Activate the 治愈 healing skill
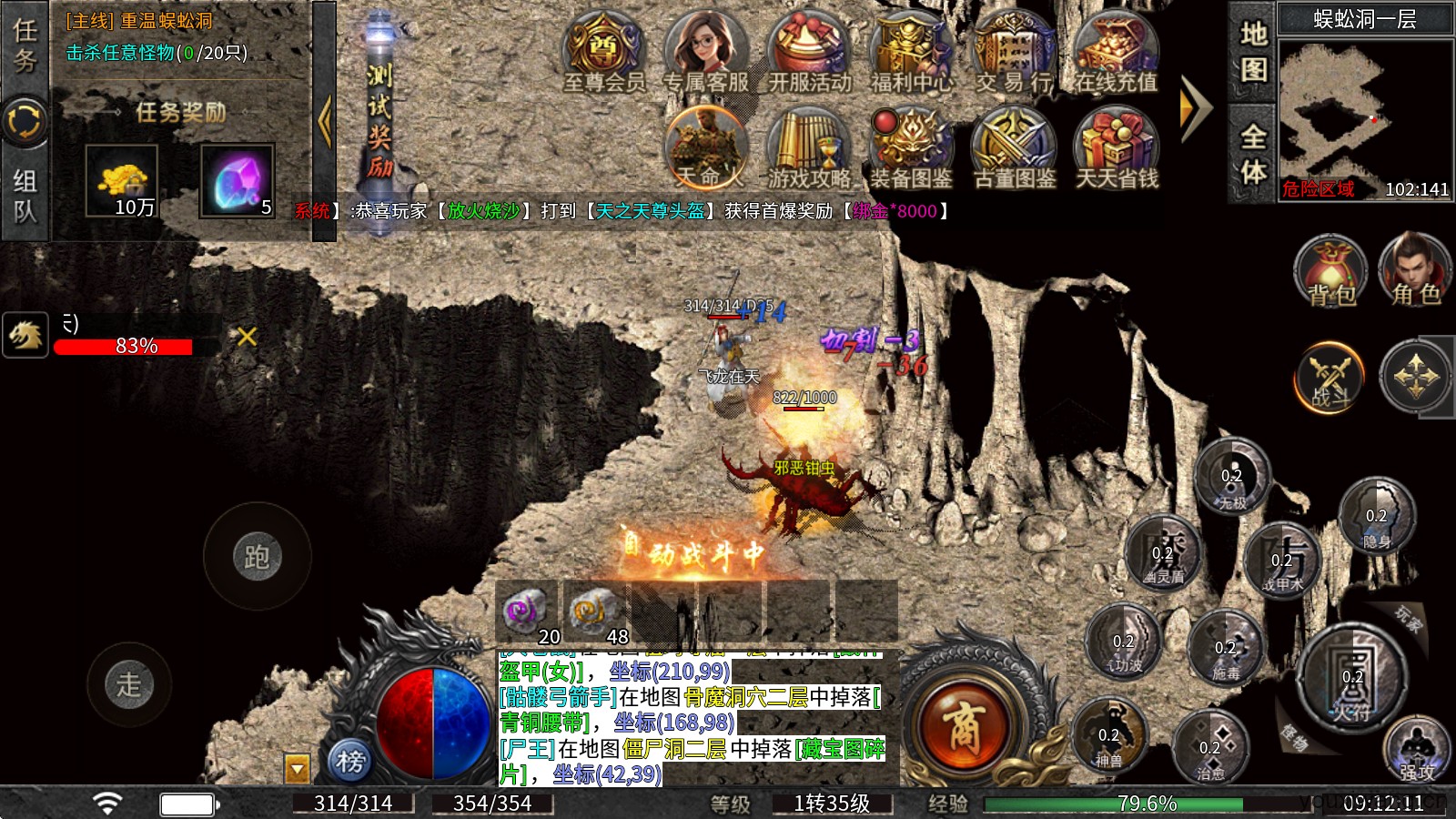1456x819 pixels. (x=1210, y=748)
